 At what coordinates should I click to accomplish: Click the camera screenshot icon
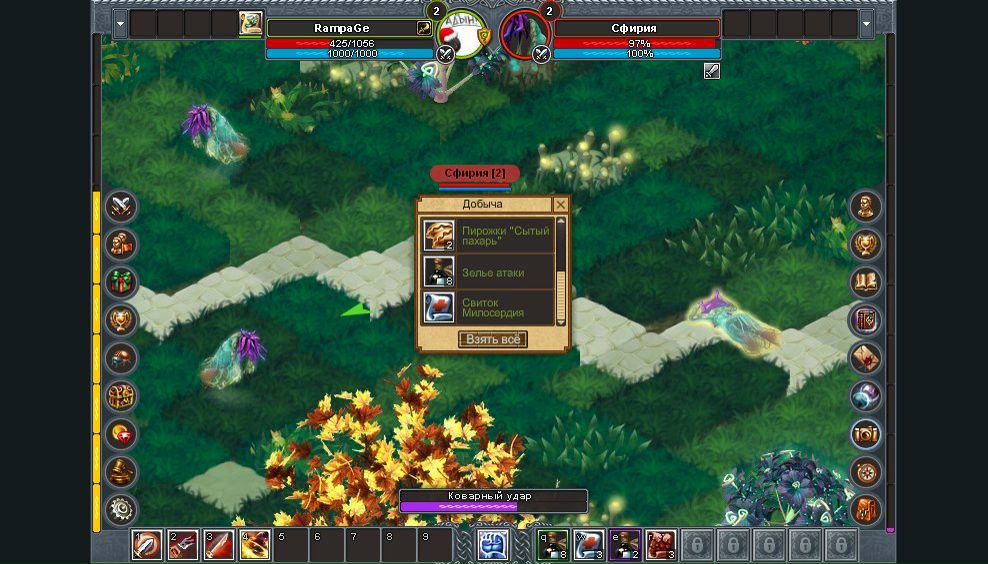click(x=865, y=434)
